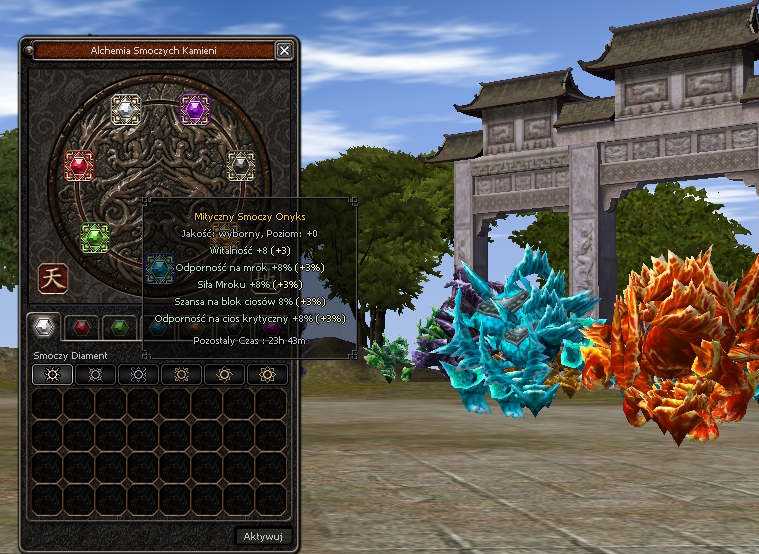Image resolution: width=759 pixels, height=554 pixels.
Task: Click the red 天 deck button
Action: point(52,279)
